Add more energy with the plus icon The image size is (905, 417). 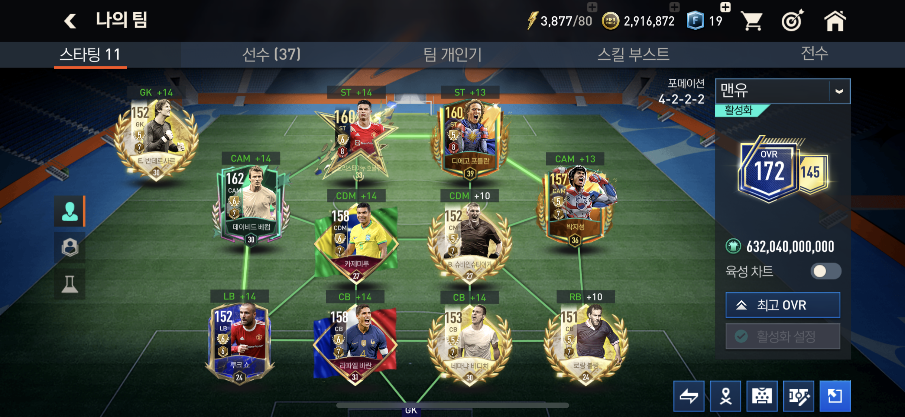[586, 8]
